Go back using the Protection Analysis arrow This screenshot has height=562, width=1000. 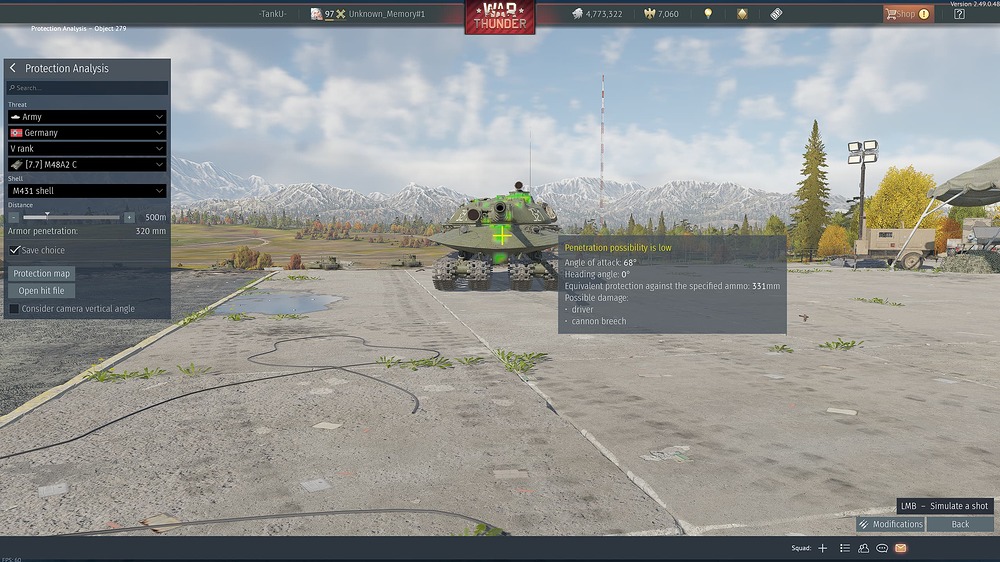point(13,68)
